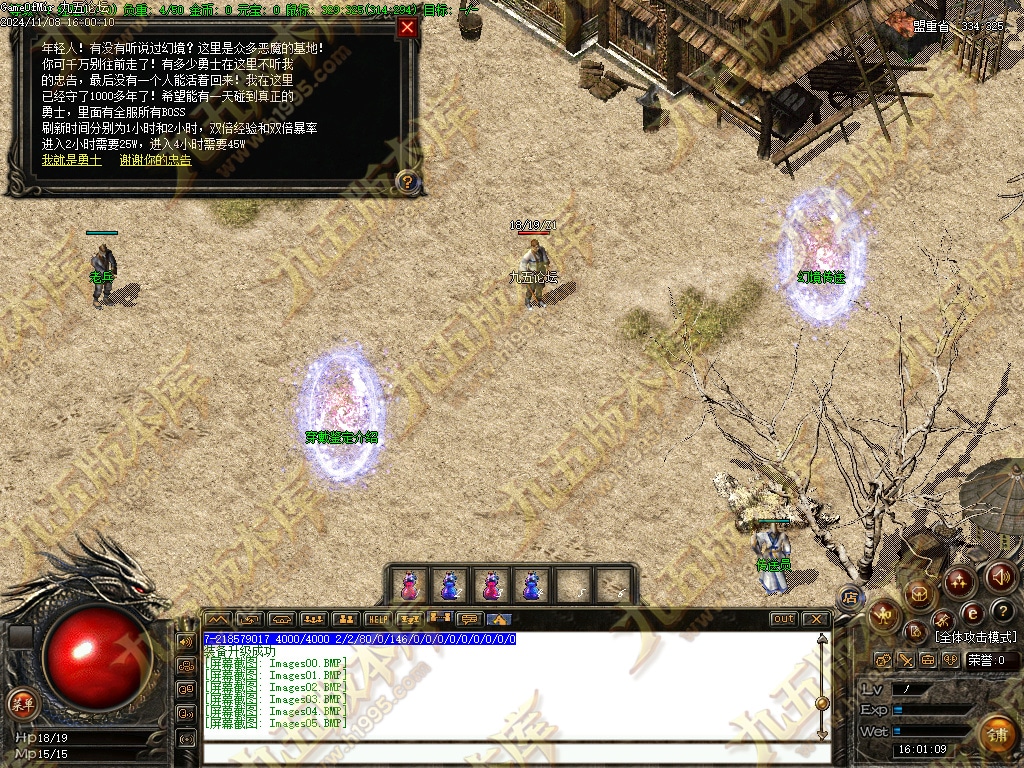Viewport: 1024px width, 768px height.
Task: Choose the reply 我就是勇士
Action: (x=71, y=160)
